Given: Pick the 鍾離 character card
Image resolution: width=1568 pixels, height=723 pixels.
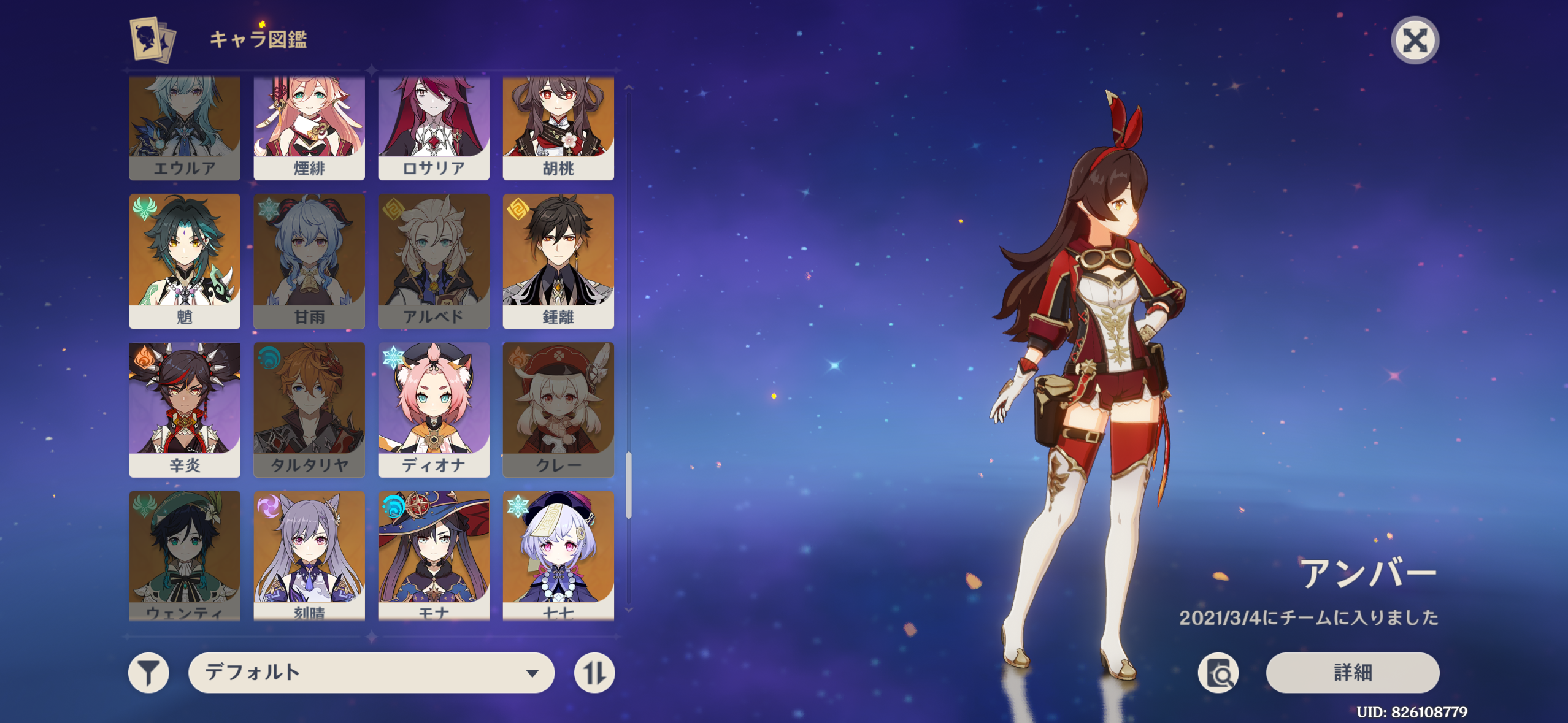Looking at the screenshot, I should (x=558, y=261).
